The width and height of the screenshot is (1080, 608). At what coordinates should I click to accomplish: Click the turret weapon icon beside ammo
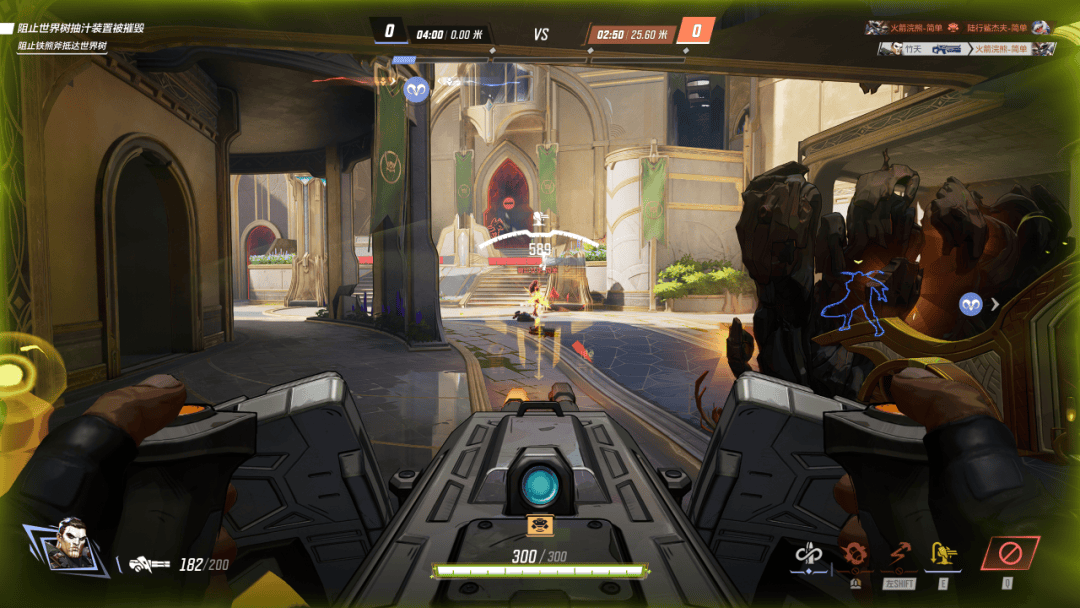(149, 565)
